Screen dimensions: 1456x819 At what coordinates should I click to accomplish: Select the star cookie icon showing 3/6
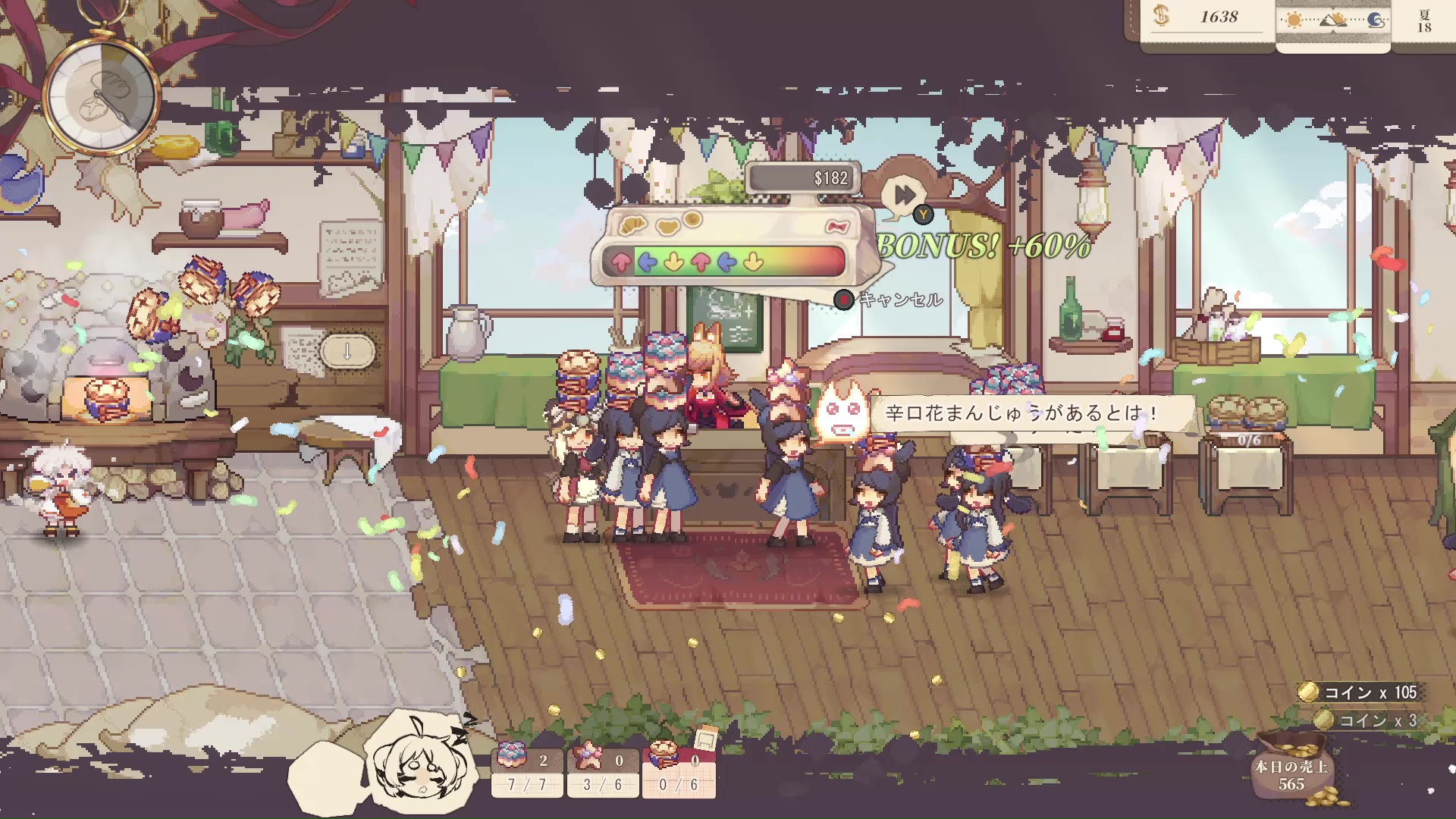pos(588,755)
